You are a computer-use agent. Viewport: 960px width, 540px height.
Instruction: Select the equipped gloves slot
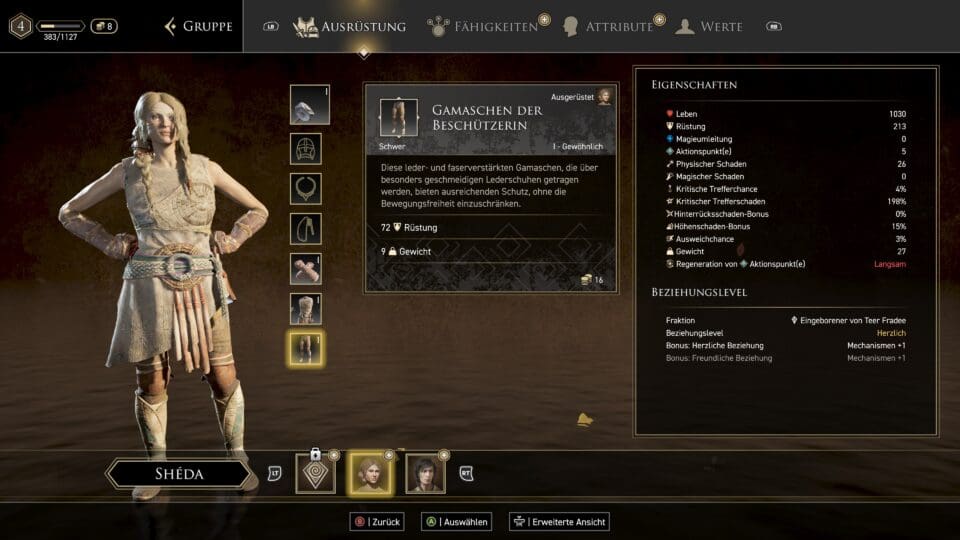point(306,268)
